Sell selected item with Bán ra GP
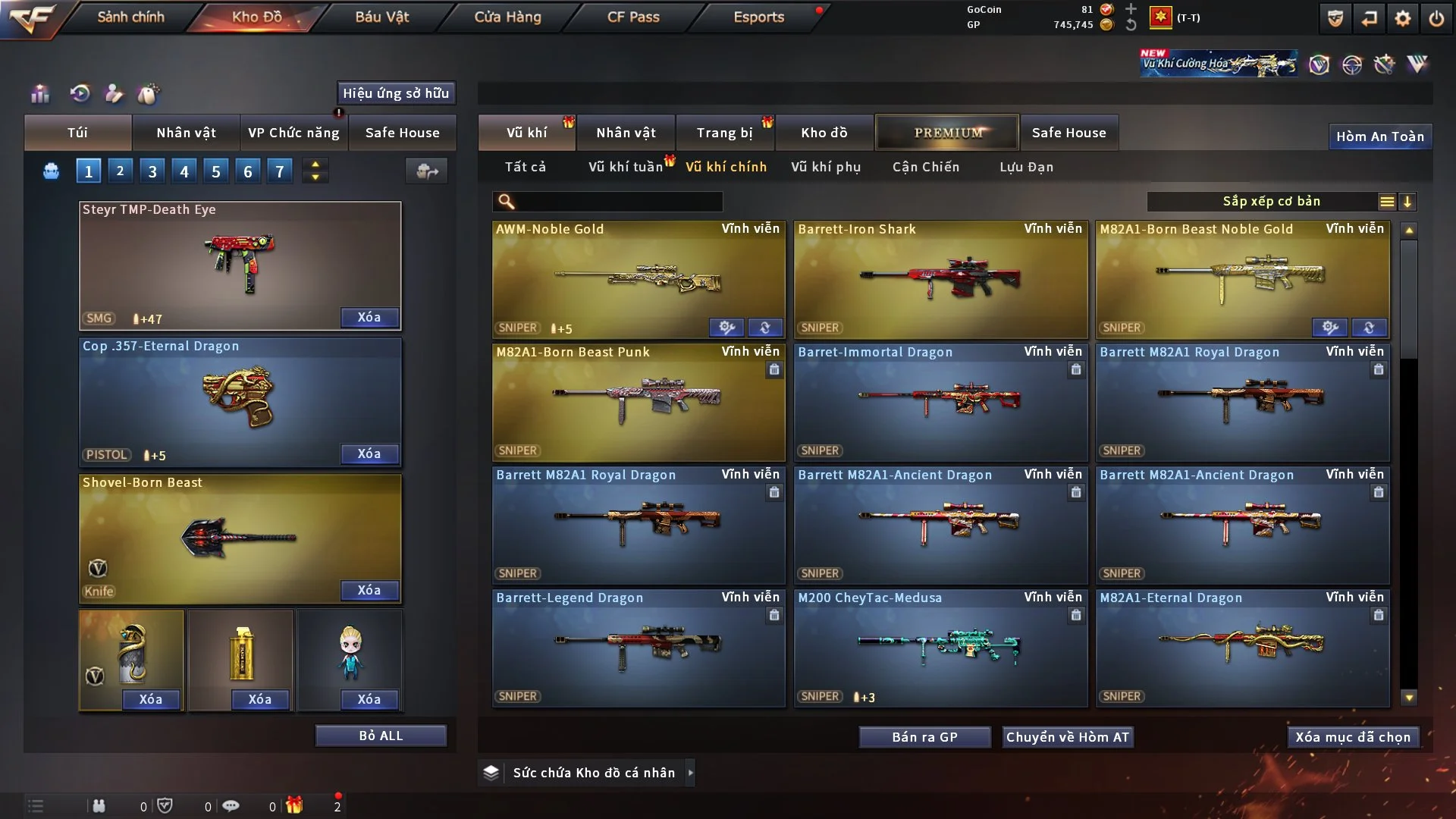 tap(924, 737)
